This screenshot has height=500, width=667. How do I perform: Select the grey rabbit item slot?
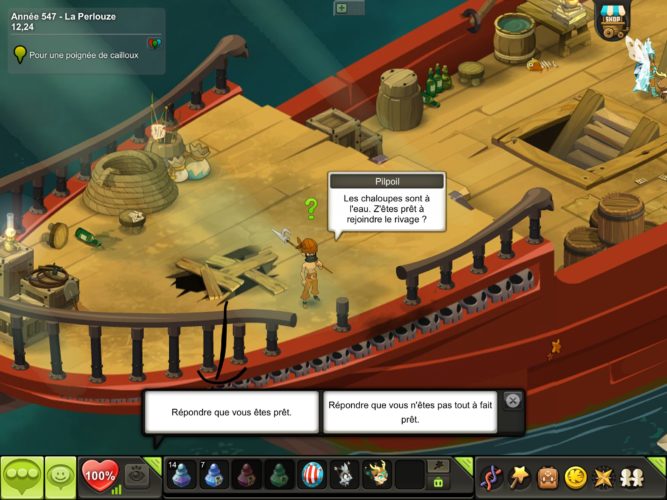[x=345, y=474]
